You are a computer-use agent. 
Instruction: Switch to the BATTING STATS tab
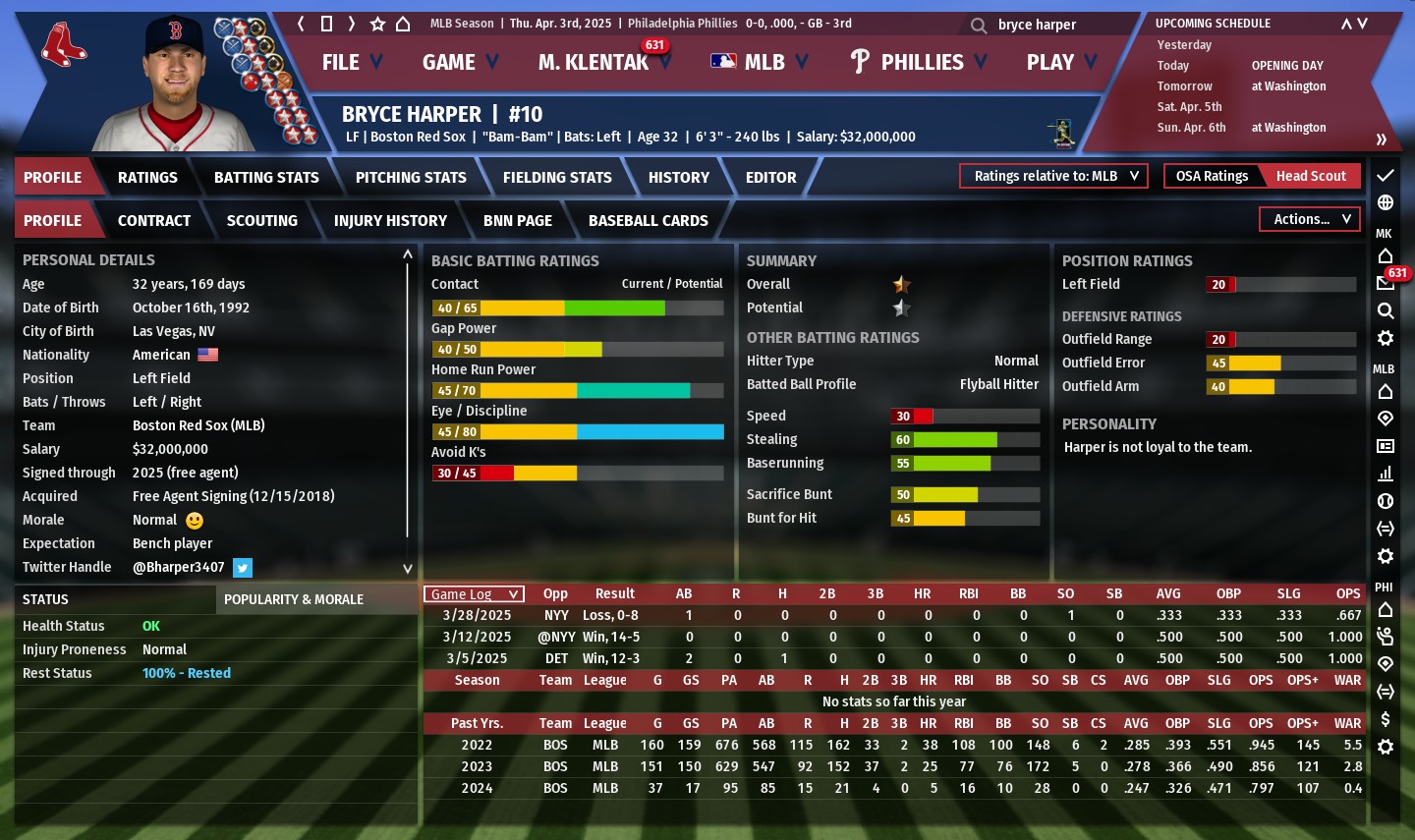266,178
